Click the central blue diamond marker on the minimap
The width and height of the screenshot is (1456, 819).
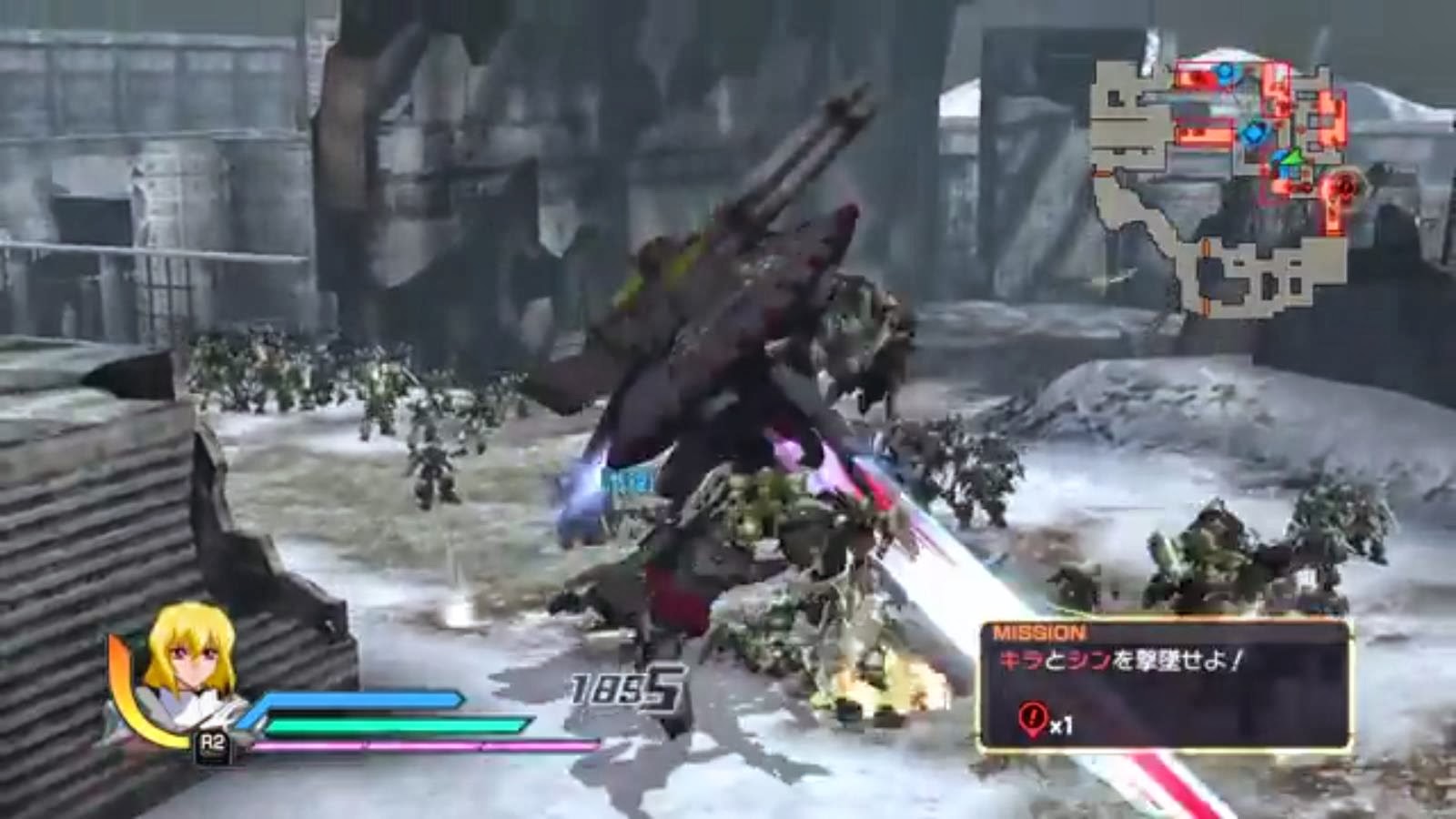1254,132
